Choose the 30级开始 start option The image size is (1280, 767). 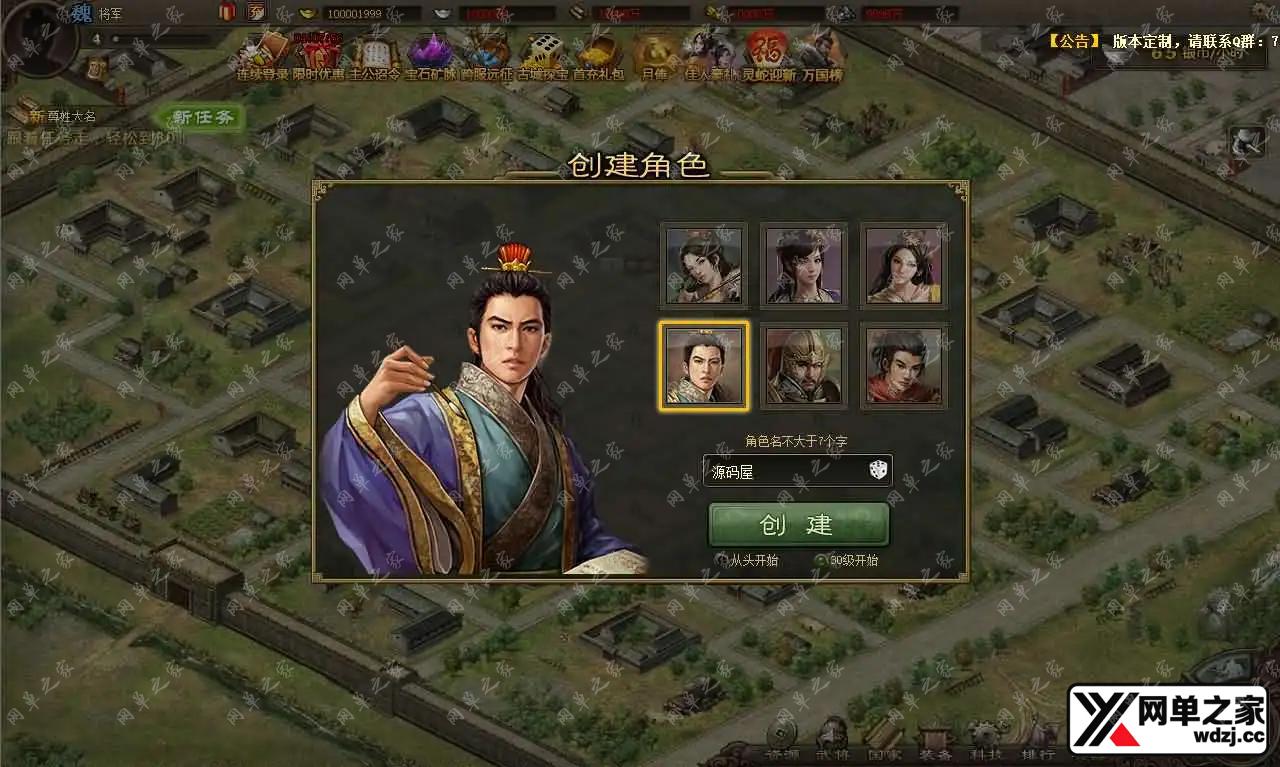pos(822,560)
